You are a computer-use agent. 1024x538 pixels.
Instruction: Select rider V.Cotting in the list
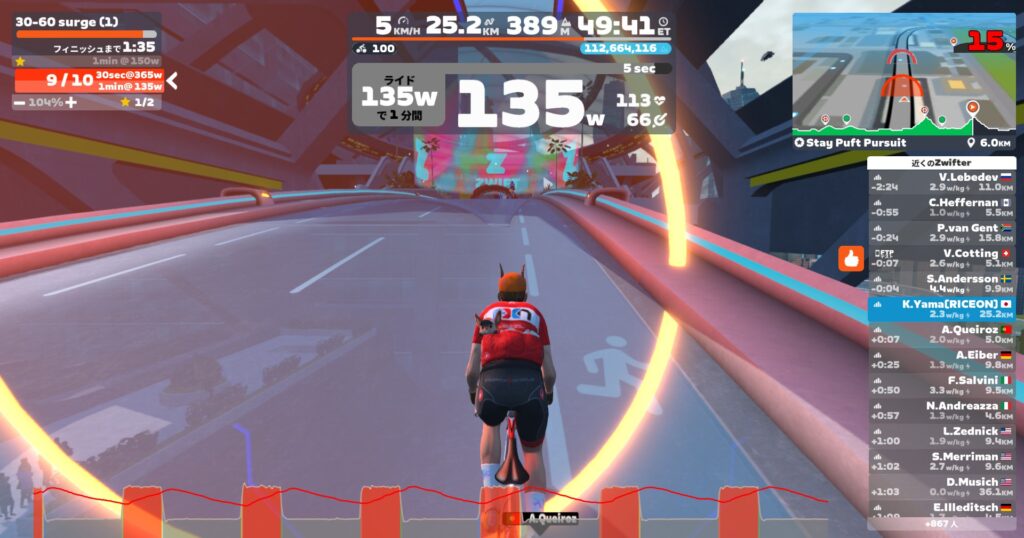pos(941,258)
